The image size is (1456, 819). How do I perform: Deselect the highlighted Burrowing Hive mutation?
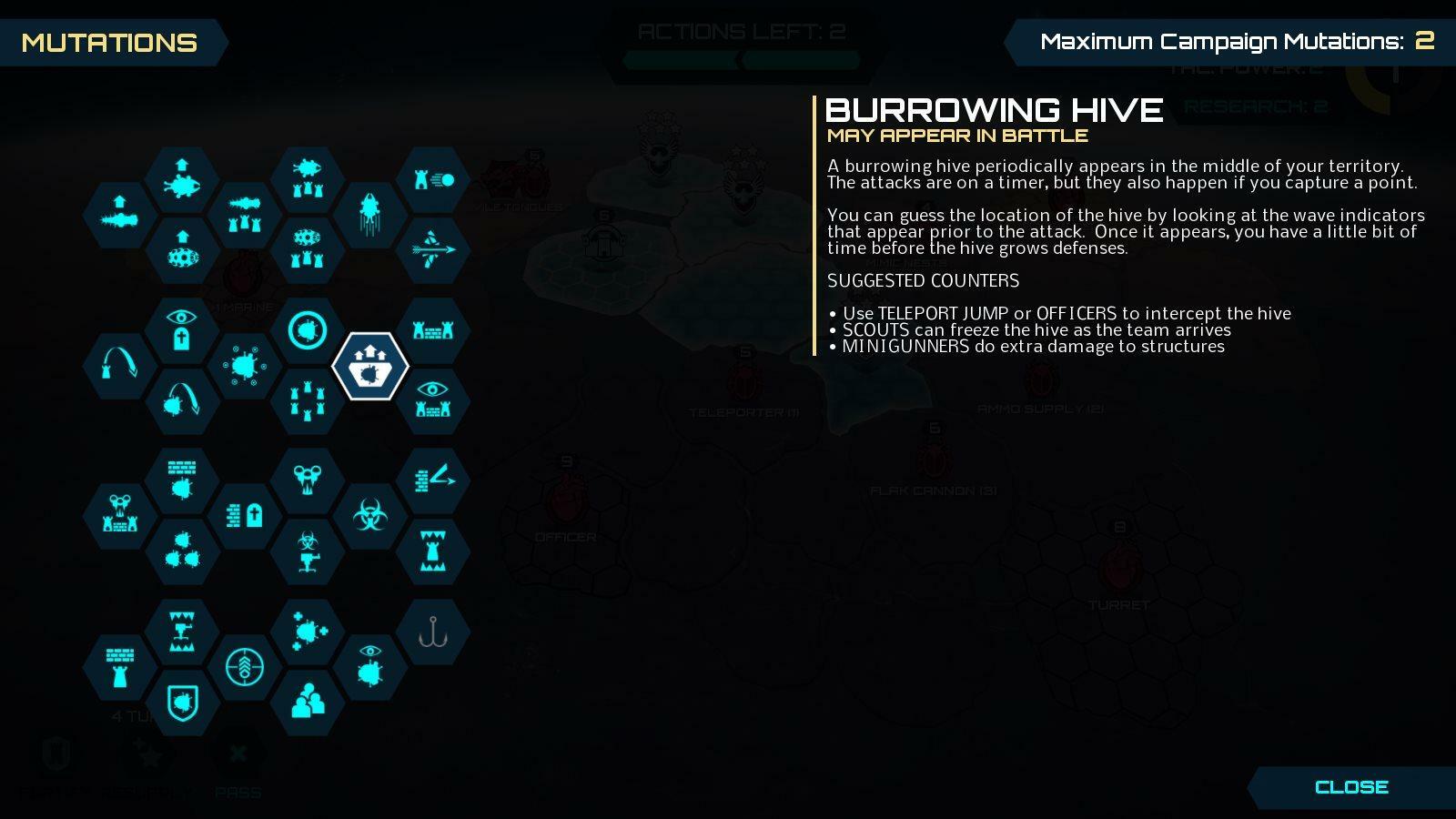point(371,367)
